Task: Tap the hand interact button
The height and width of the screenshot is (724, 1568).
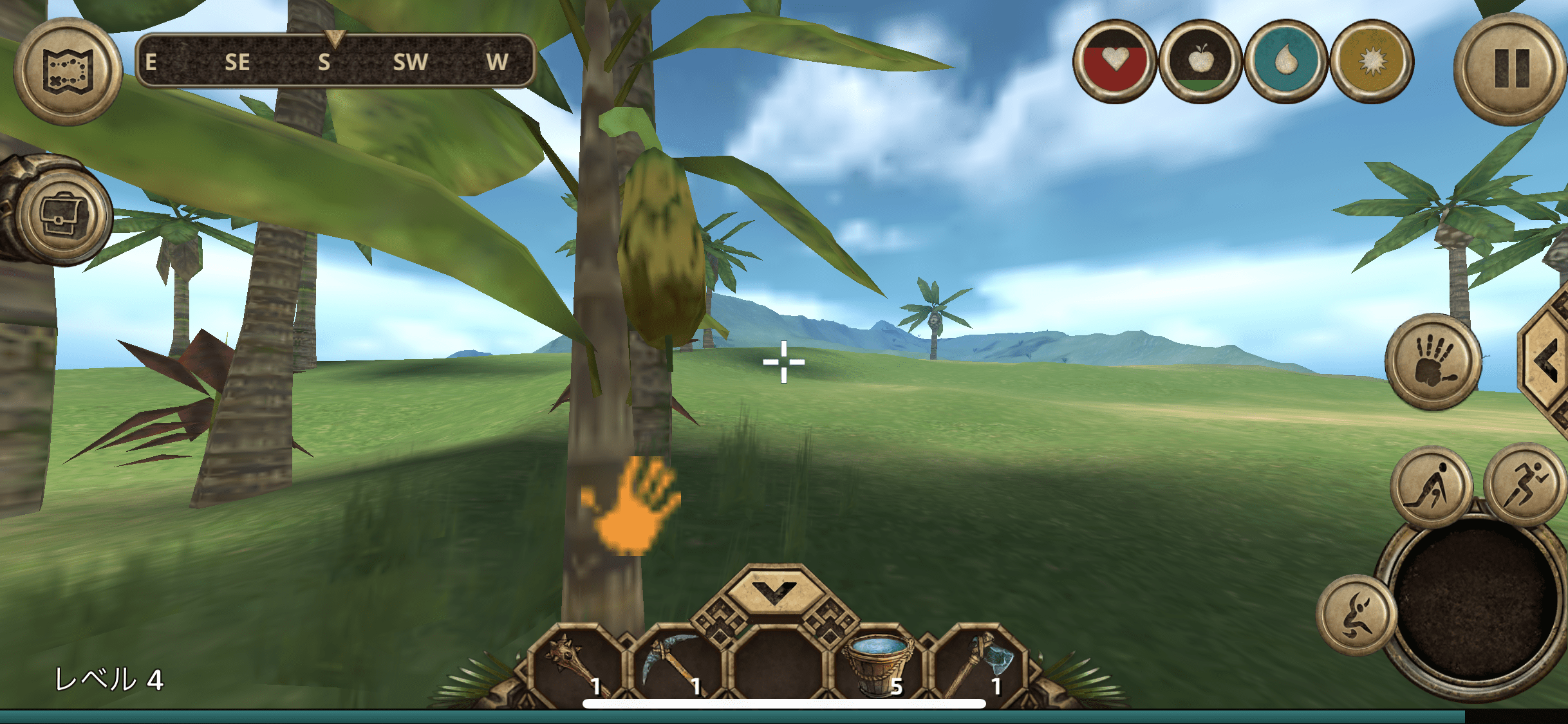Action: pos(1433,362)
